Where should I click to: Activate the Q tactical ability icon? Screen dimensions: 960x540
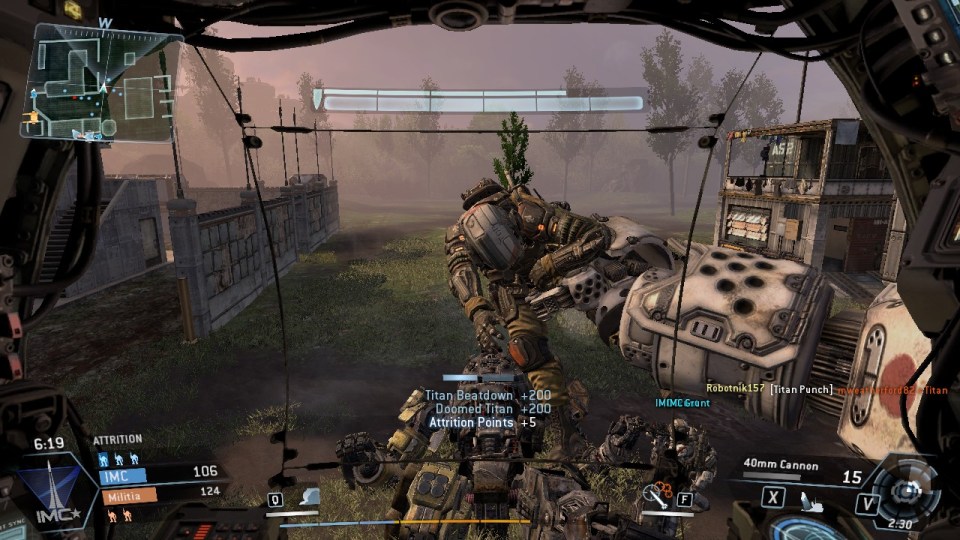pyautogui.click(x=275, y=499)
